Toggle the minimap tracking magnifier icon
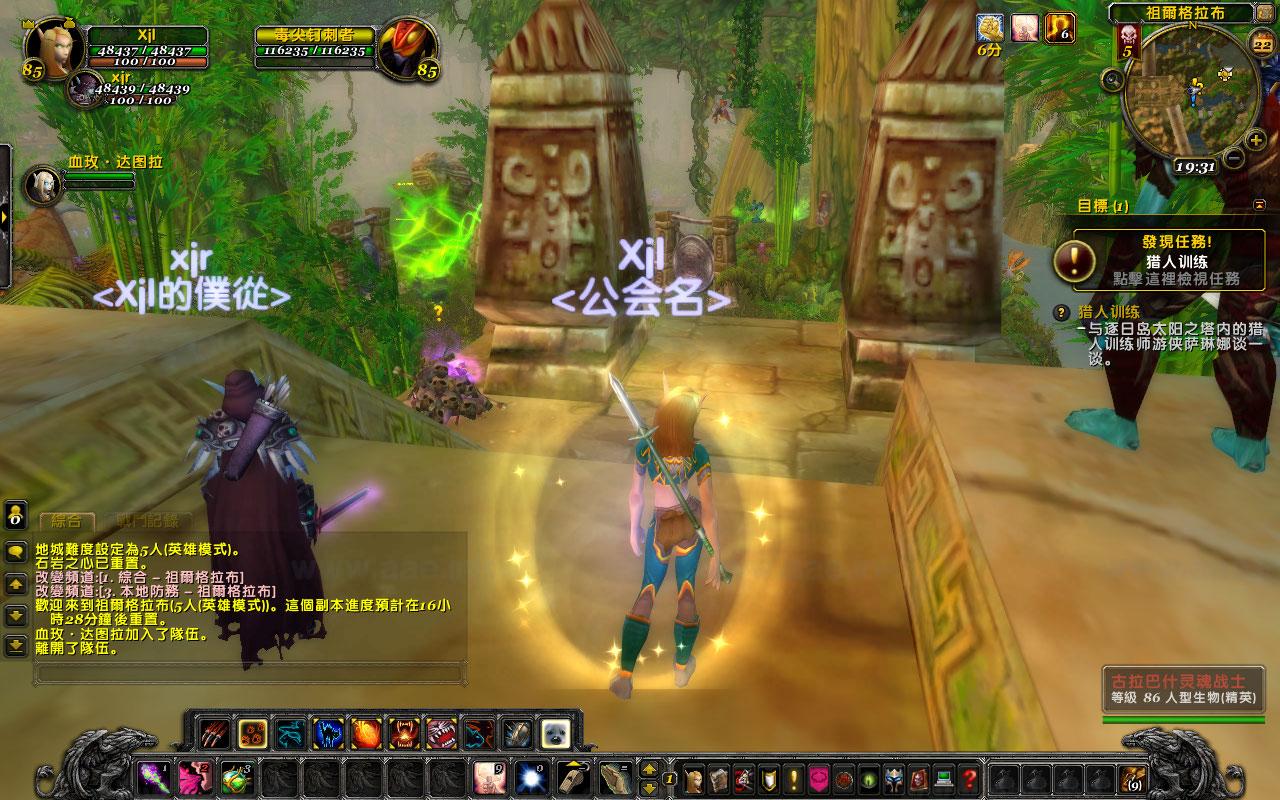Viewport: 1280px width, 800px height. tap(1111, 79)
